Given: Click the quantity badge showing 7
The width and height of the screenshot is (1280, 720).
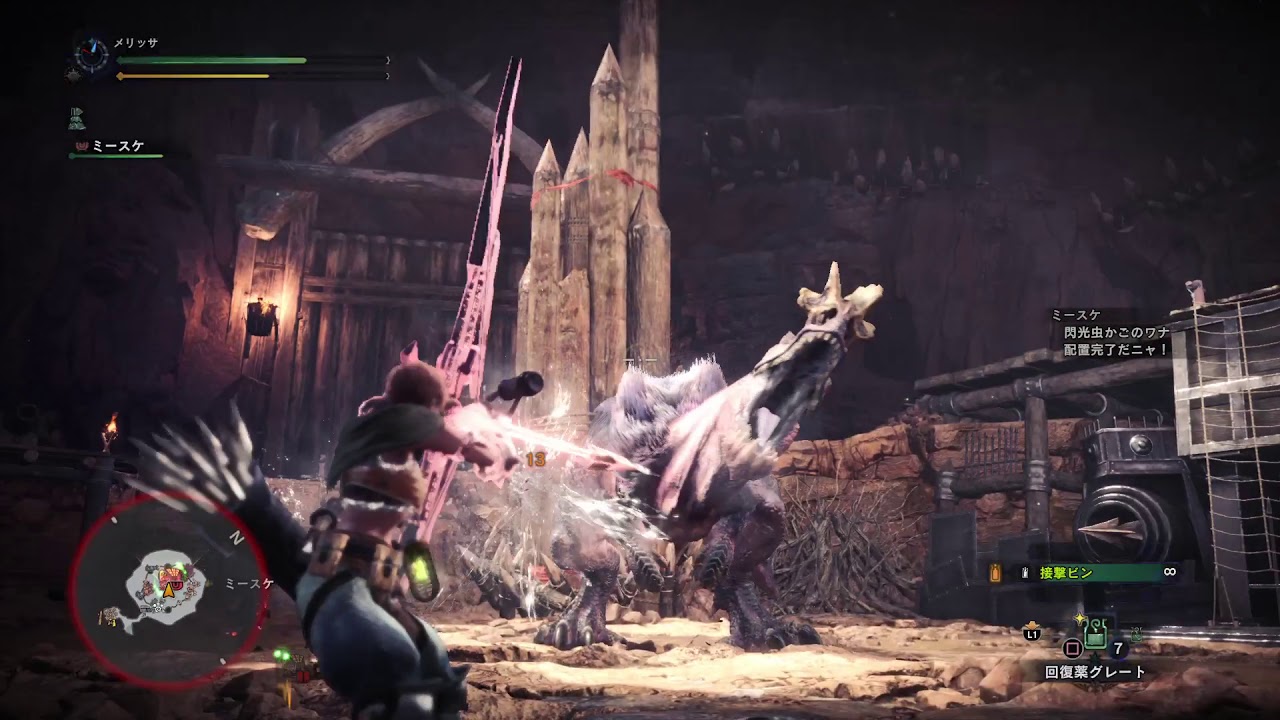Looking at the screenshot, I should [x=1117, y=648].
